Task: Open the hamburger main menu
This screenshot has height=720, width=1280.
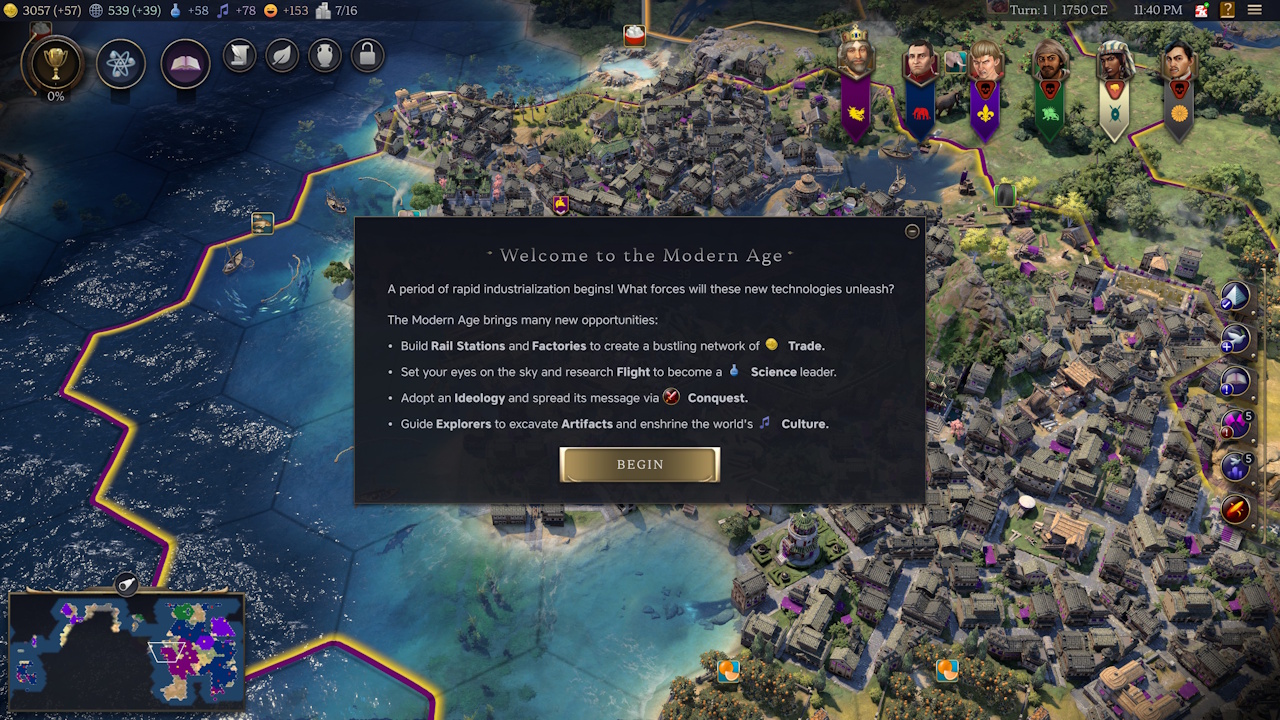Action: click(x=1255, y=10)
